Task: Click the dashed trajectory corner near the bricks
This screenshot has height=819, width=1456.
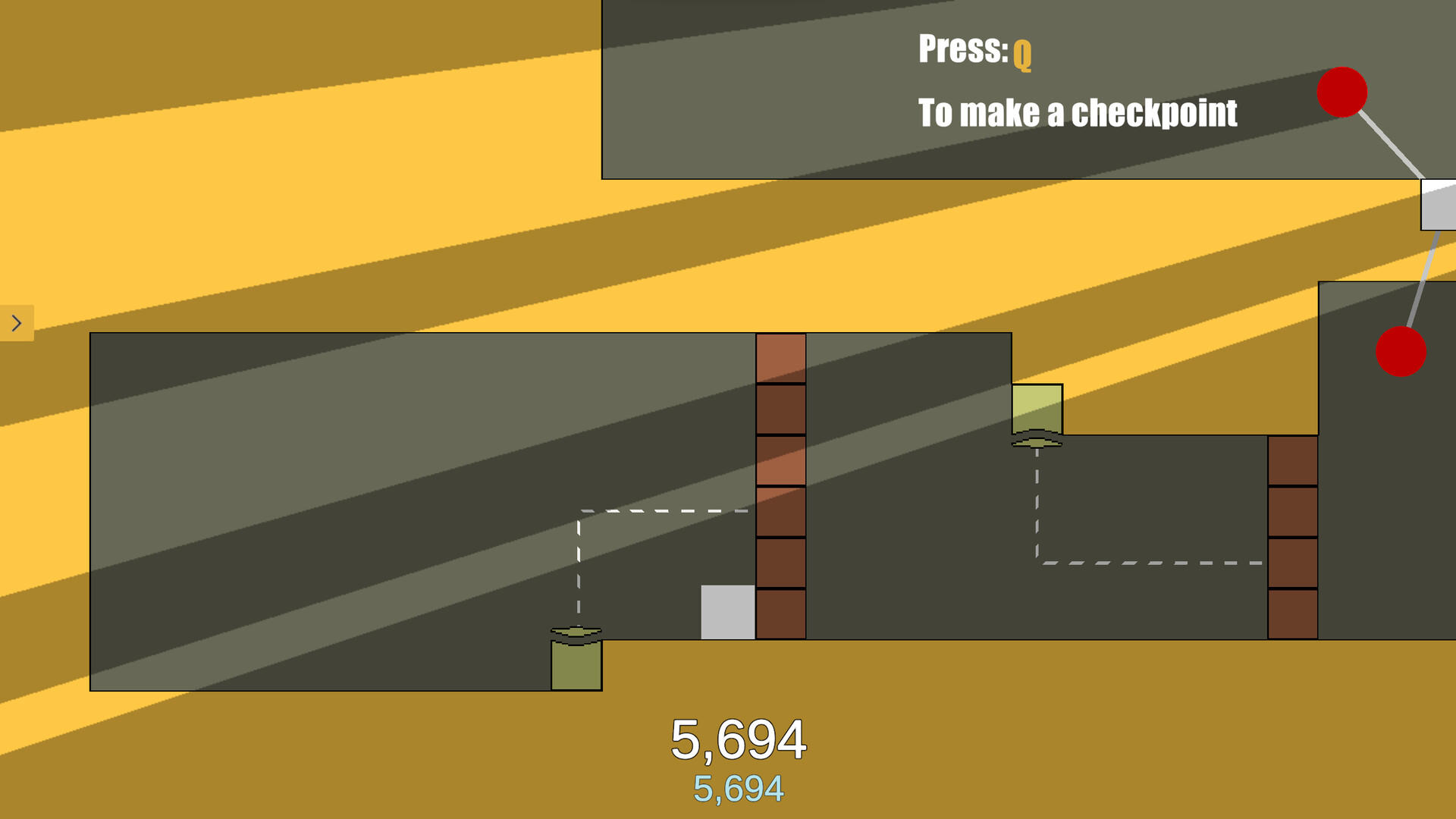Action: point(580,512)
